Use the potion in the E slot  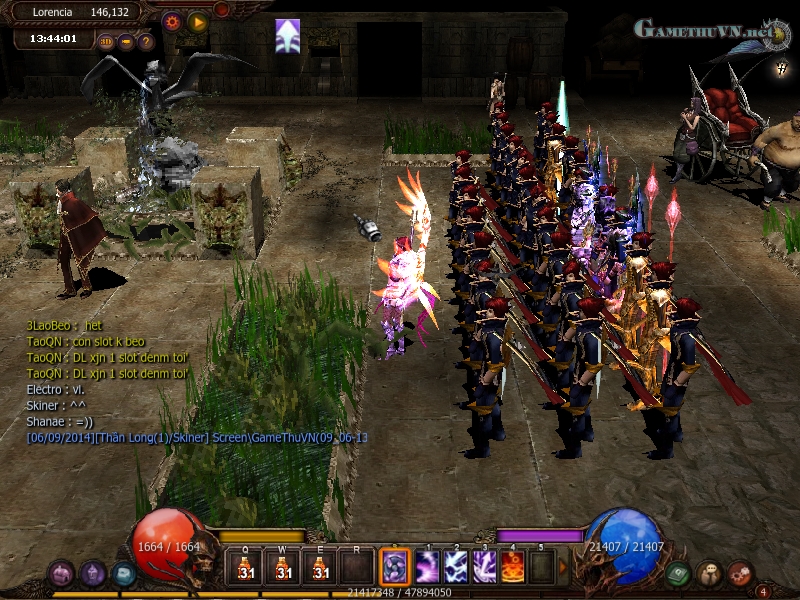(x=320, y=568)
